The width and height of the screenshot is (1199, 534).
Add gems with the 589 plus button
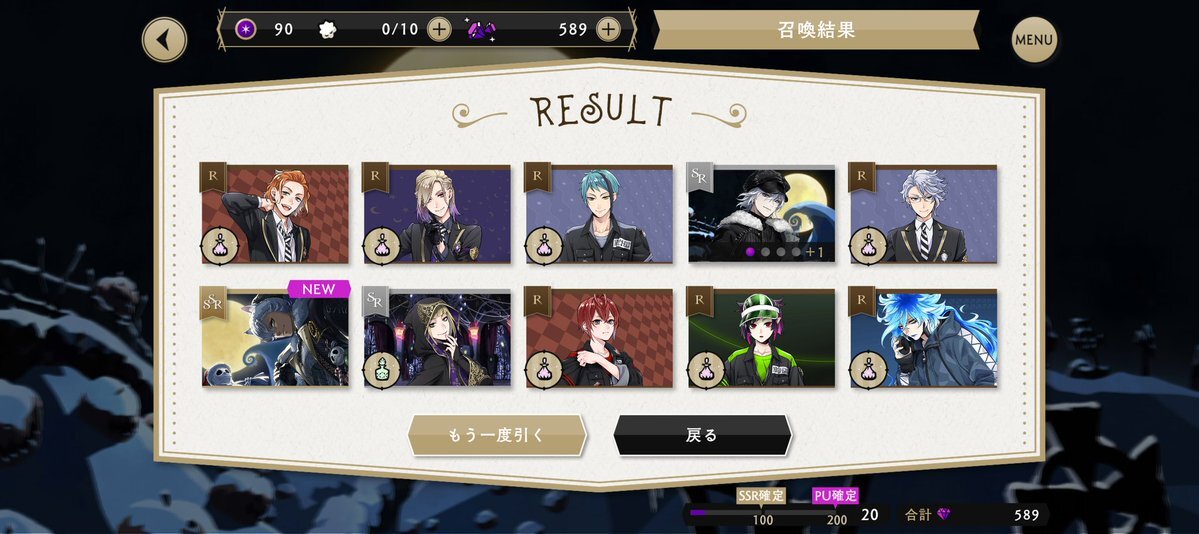point(608,29)
